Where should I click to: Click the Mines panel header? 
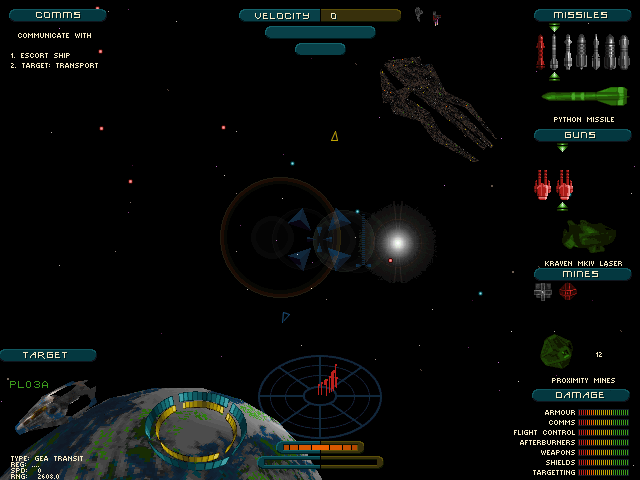coord(582,273)
